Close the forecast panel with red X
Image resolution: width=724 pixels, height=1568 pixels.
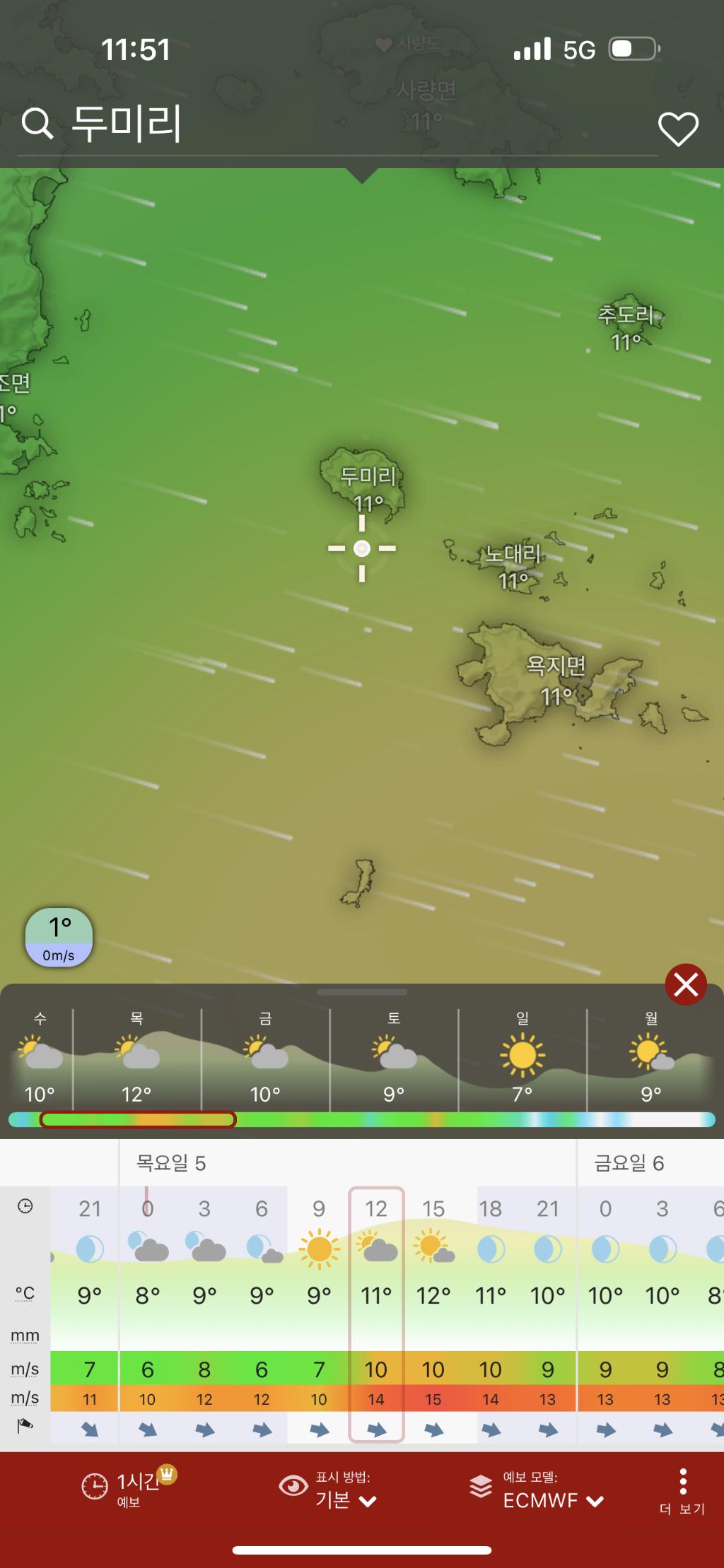pyautogui.click(x=685, y=984)
